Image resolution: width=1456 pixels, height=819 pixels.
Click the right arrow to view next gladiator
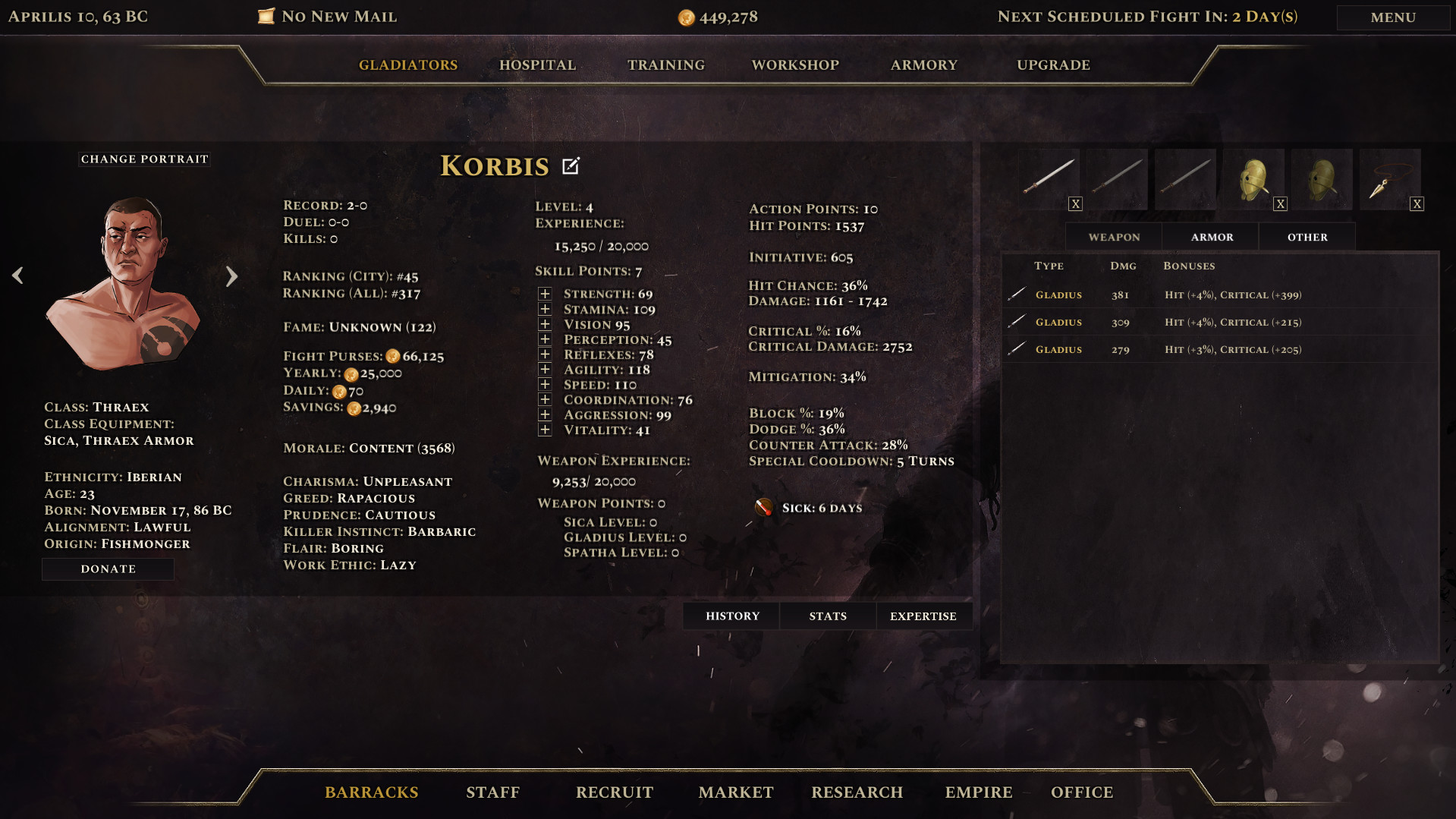(231, 276)
